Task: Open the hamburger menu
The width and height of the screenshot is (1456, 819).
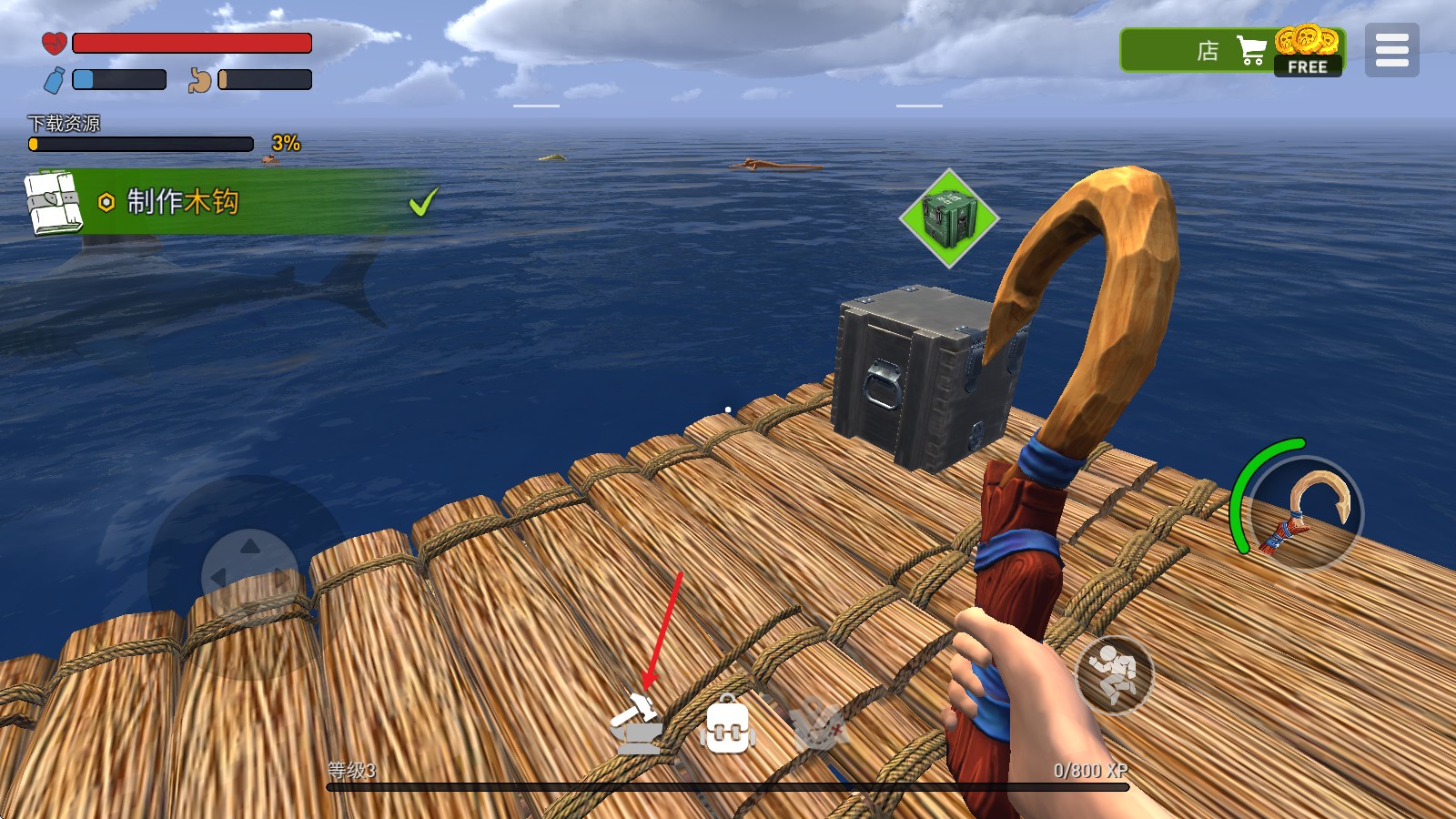Action: 1391,50
